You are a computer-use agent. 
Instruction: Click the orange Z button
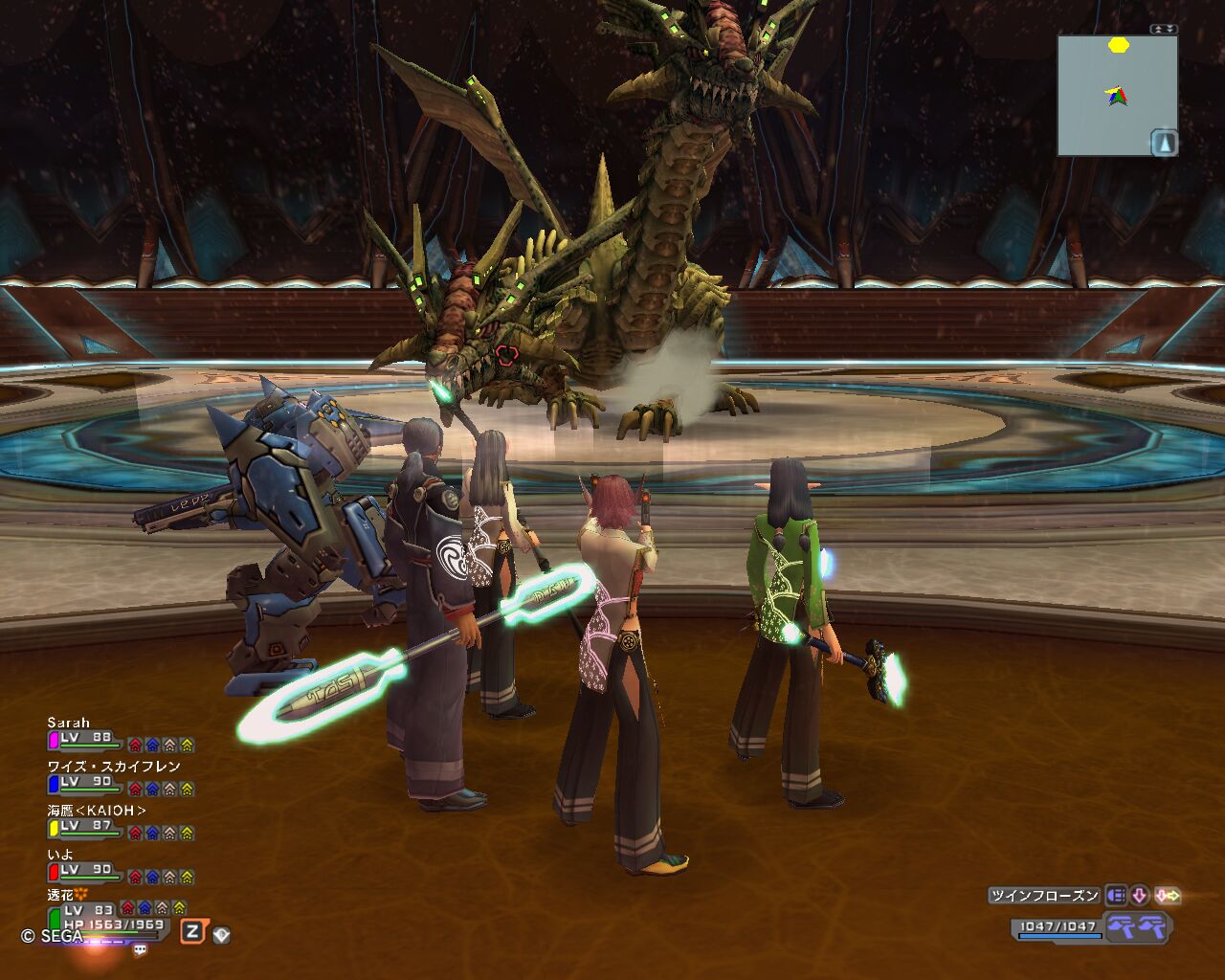point(192,931)
